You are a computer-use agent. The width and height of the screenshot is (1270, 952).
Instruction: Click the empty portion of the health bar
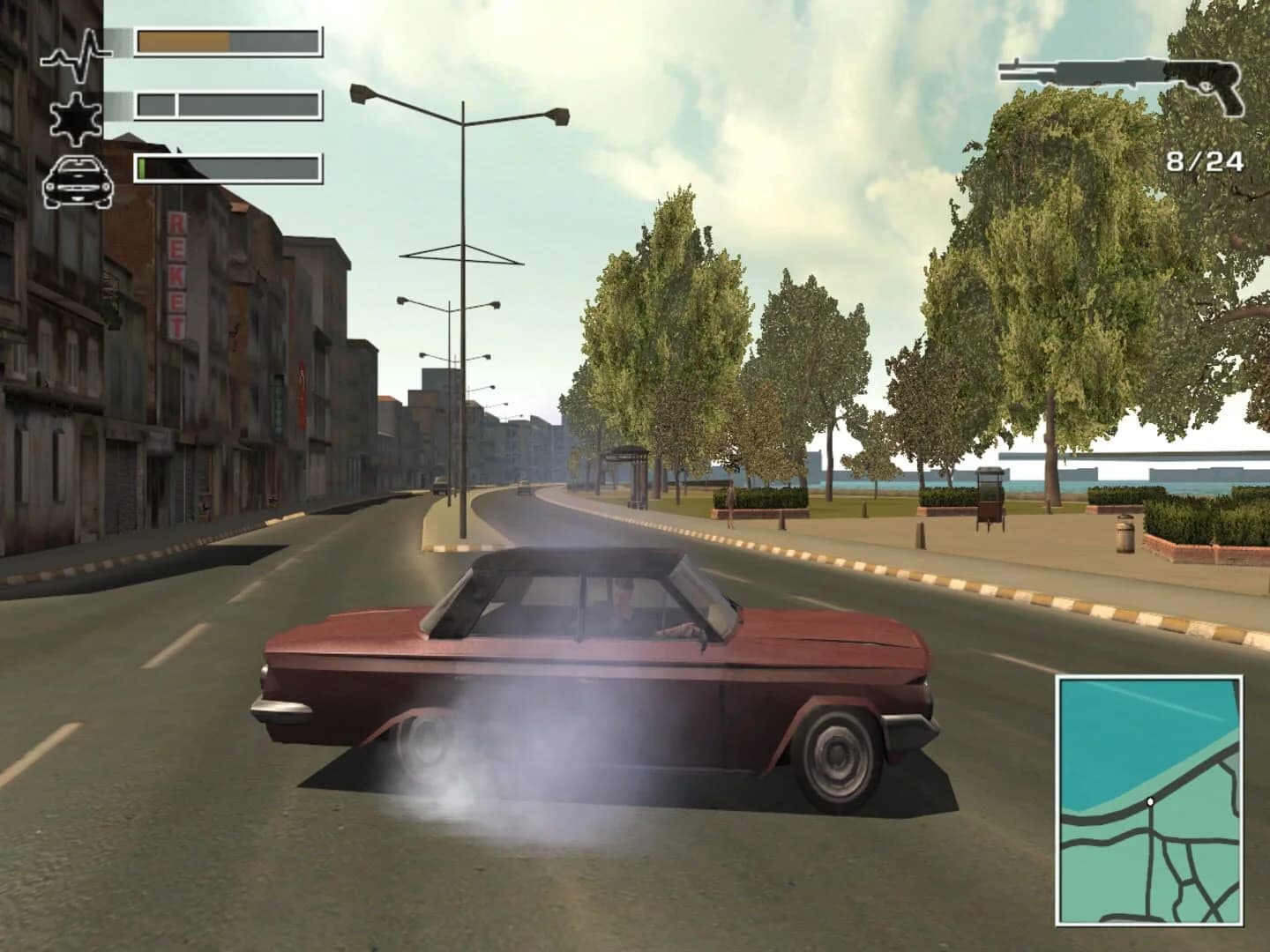[273, 39]
